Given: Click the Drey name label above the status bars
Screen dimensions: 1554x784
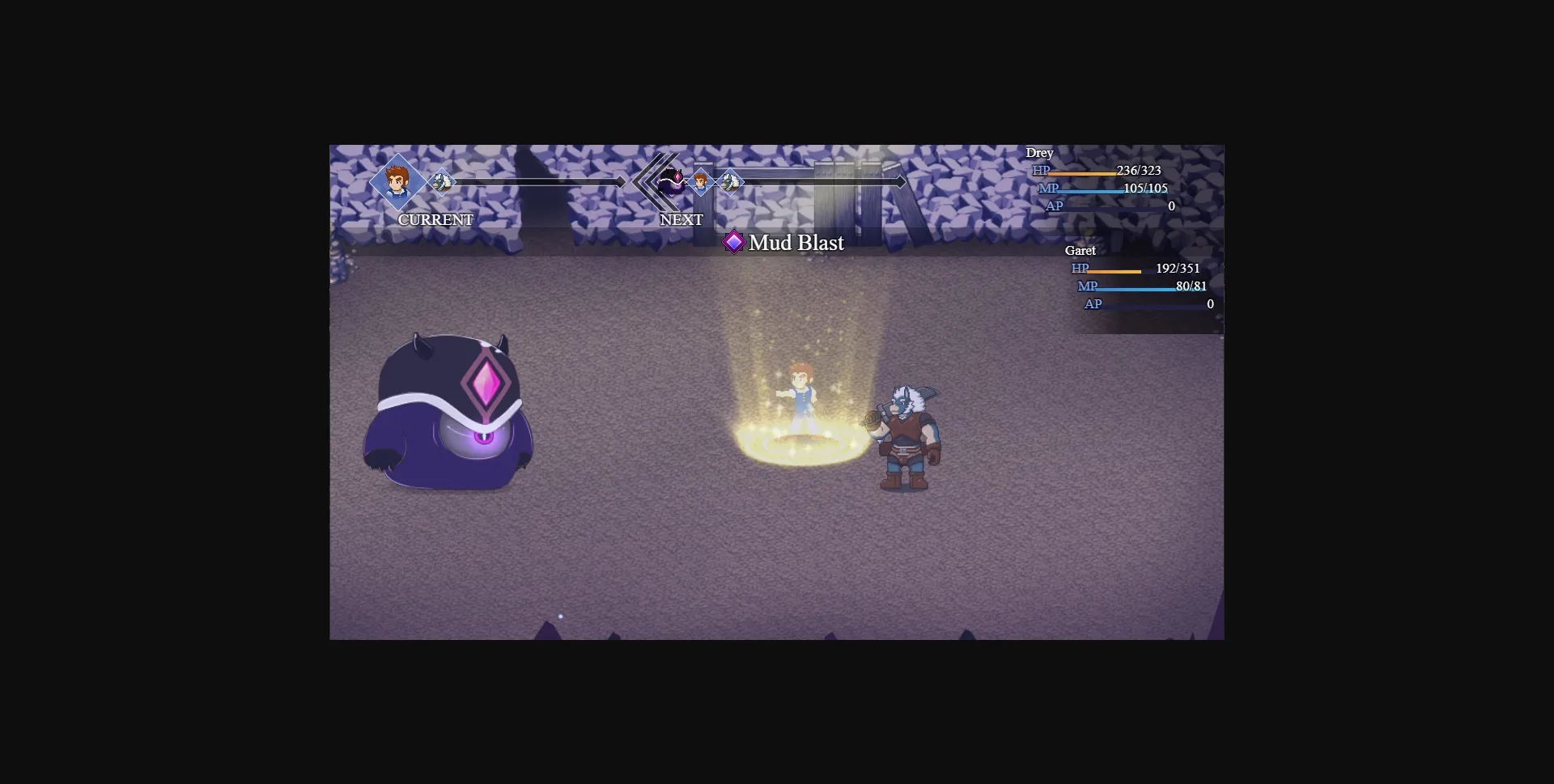Looking at the screenshot, I should click(x=1040, y=152).
